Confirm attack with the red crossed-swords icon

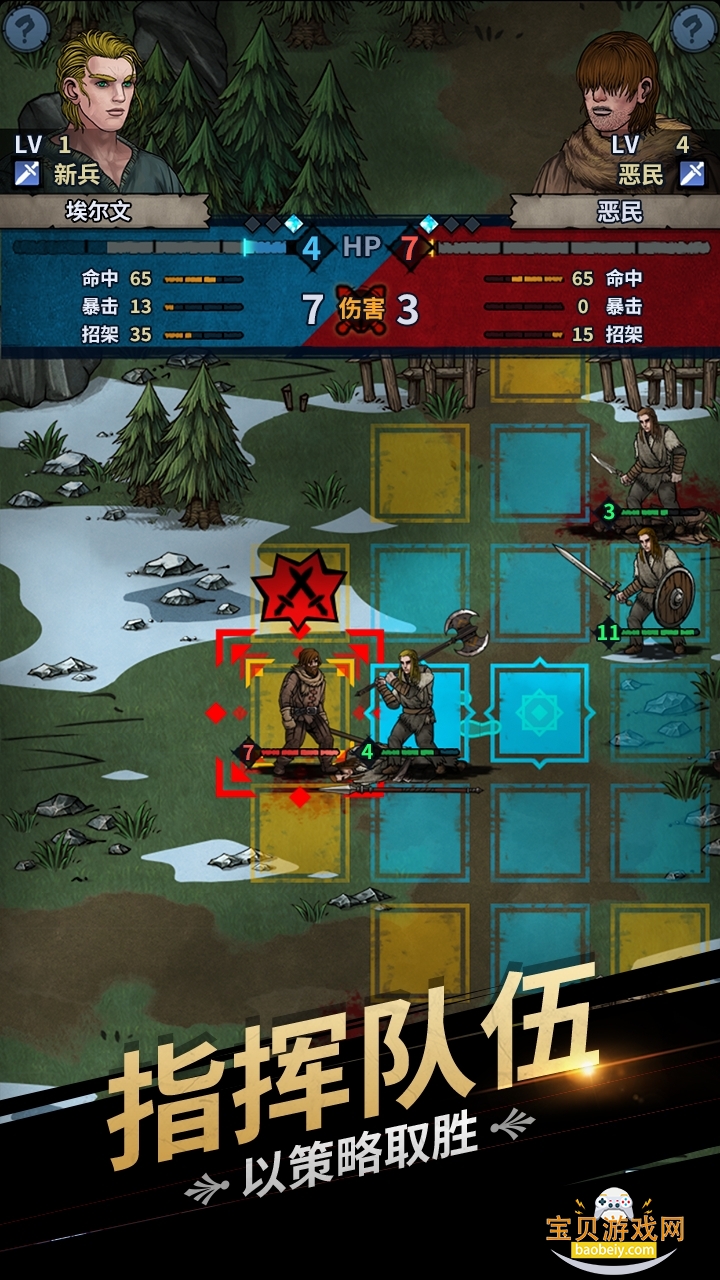[298, 589]
